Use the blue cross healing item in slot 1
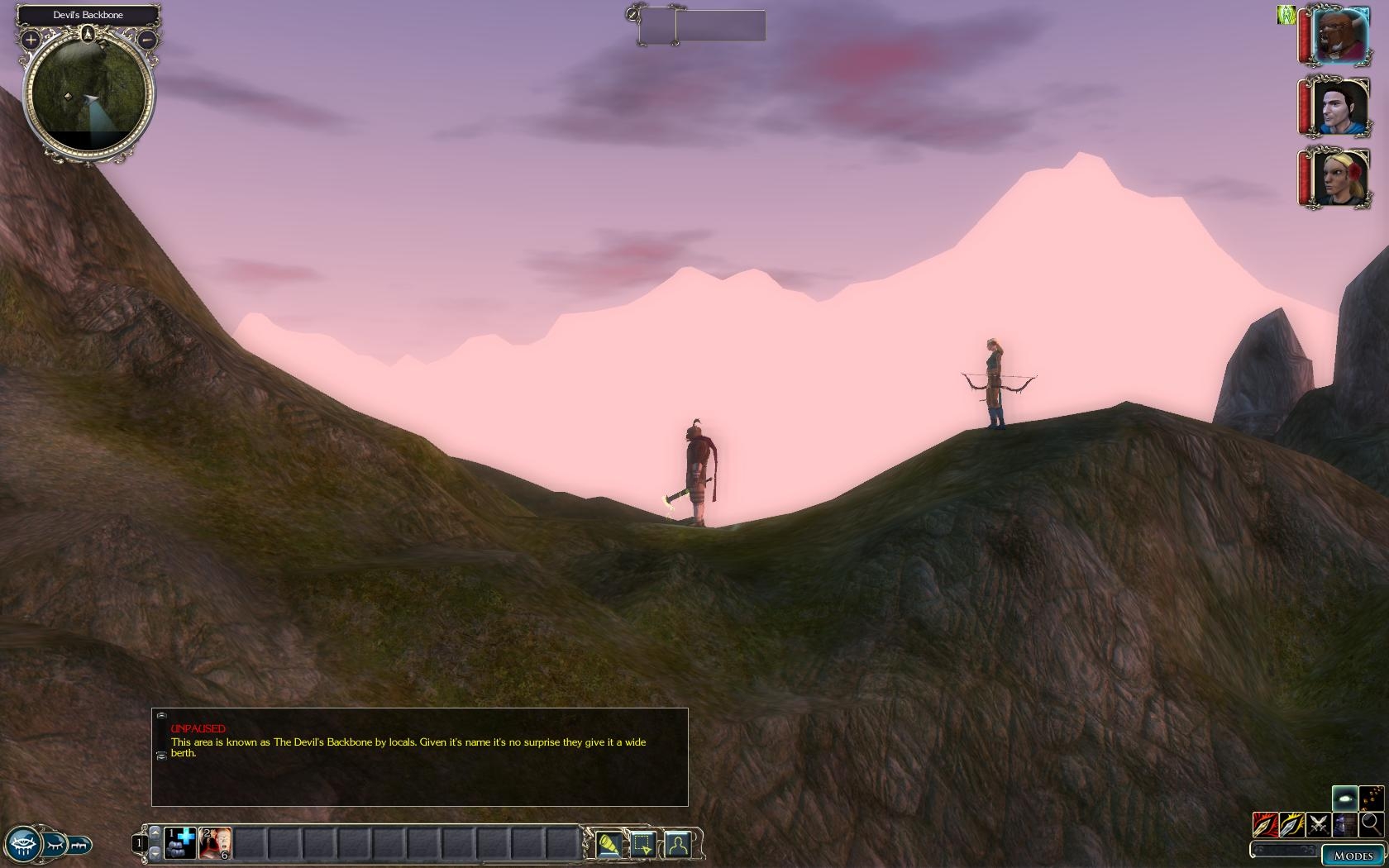This screenshot has width=1389, height=868. click(179, 843)
